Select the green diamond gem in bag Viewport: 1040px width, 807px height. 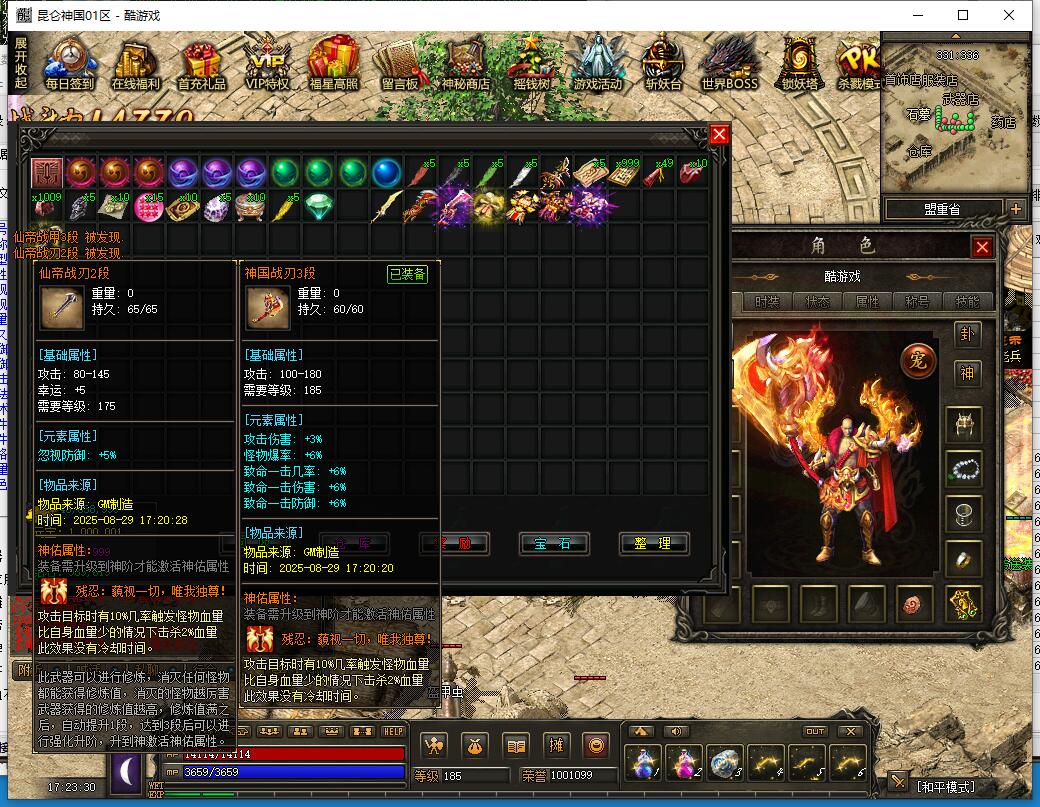(318, 206)
